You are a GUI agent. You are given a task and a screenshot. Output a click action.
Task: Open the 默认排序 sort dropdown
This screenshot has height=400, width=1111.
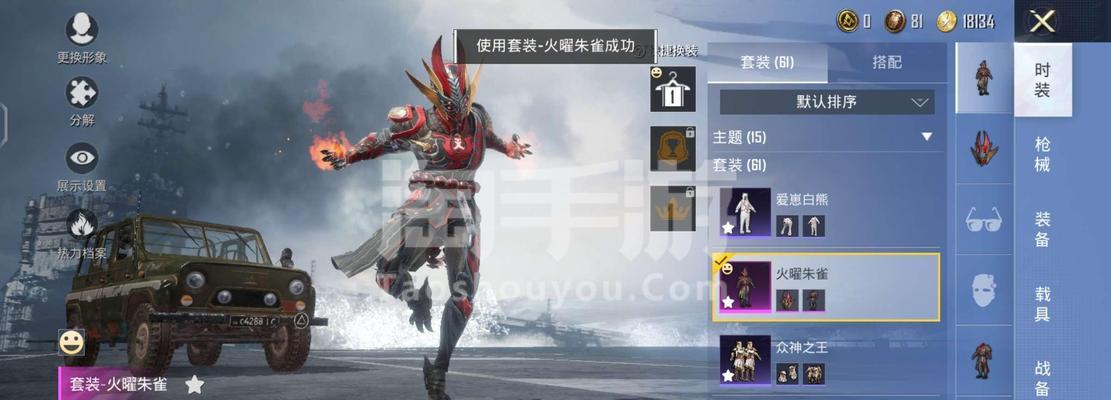(x=827, y=102)
